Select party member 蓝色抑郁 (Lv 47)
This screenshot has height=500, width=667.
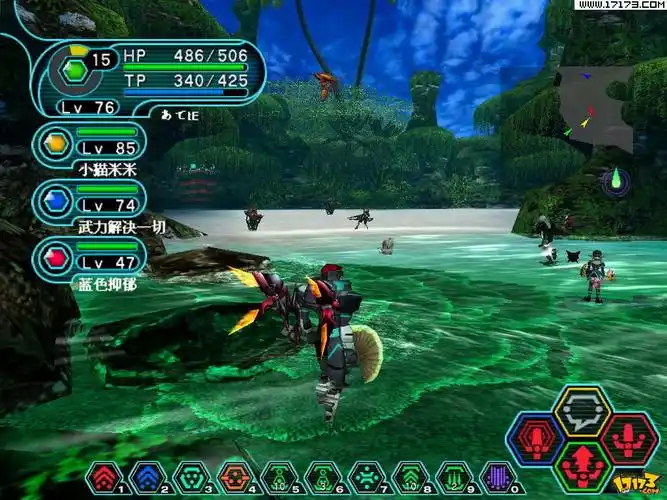click(x=56, y=257)
